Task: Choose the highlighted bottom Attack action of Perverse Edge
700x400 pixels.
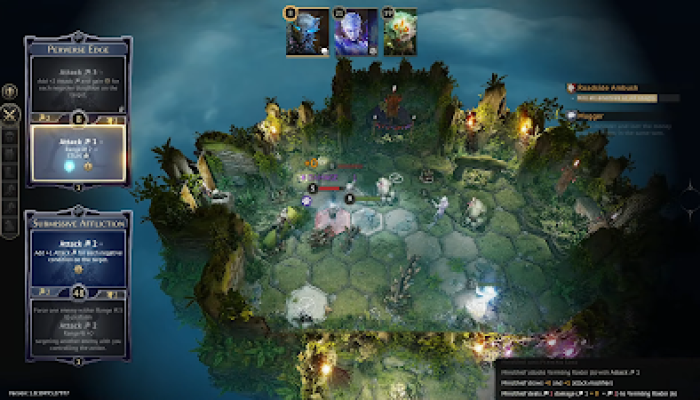Action: coord(77,152)
